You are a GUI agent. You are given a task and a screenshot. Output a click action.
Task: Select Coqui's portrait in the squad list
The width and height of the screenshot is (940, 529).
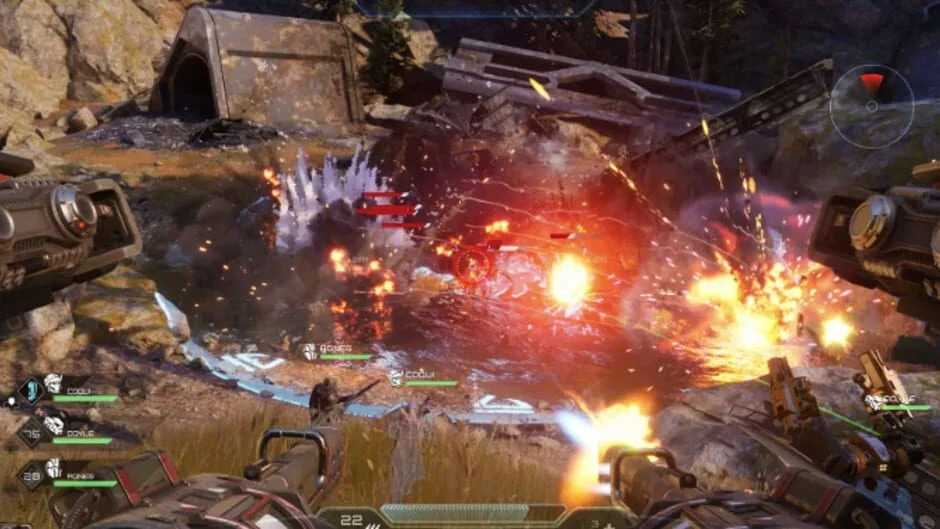coord(52,384)
